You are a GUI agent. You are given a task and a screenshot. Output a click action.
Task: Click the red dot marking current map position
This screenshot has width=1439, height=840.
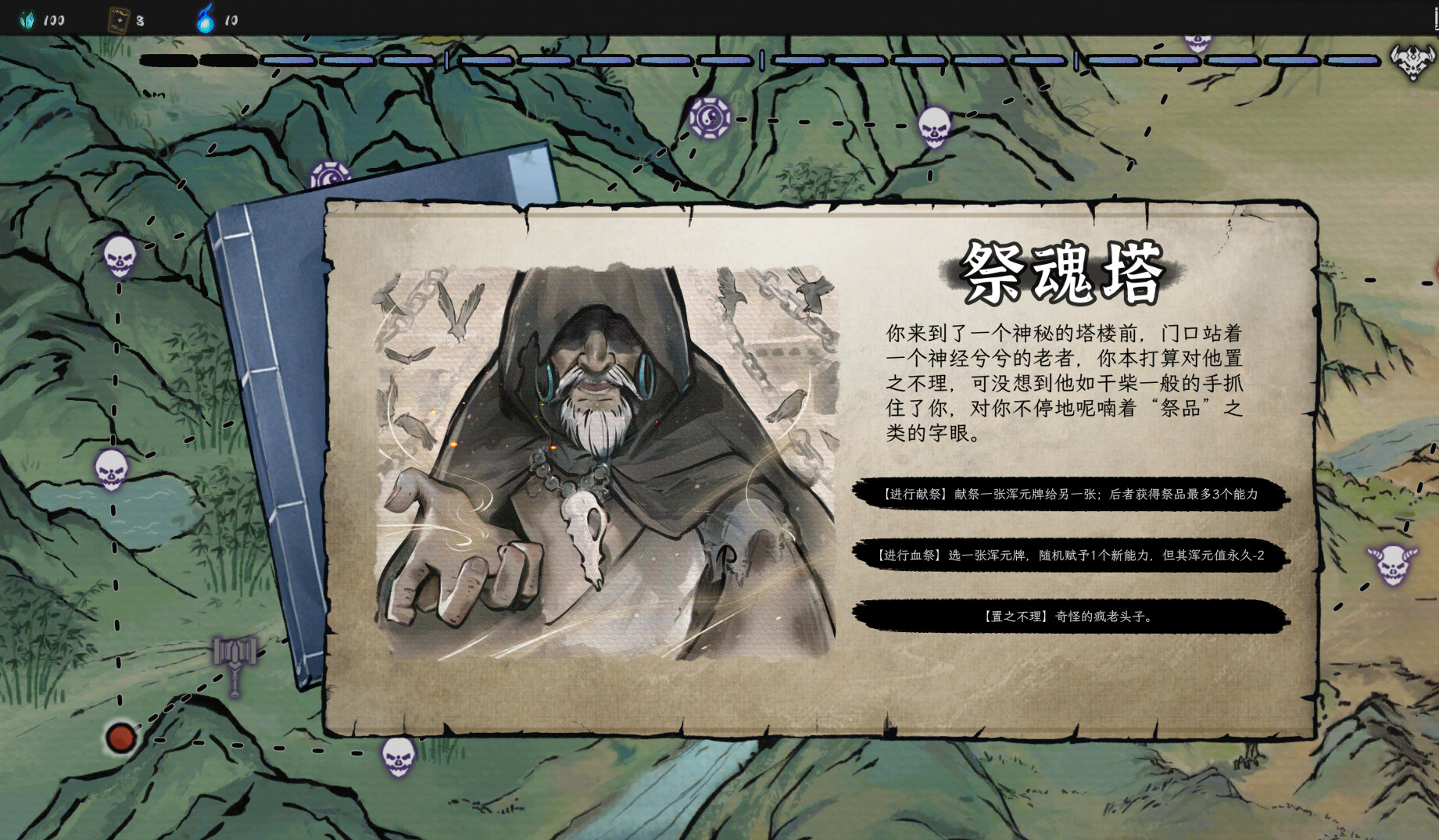(x=121, y=737)
